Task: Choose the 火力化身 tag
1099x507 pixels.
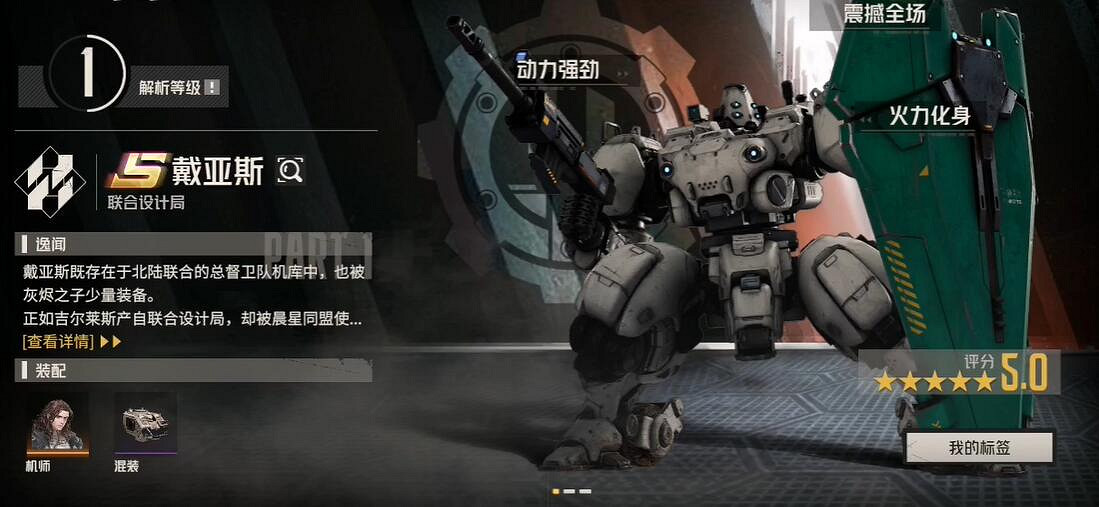Action: coord(929,115)
